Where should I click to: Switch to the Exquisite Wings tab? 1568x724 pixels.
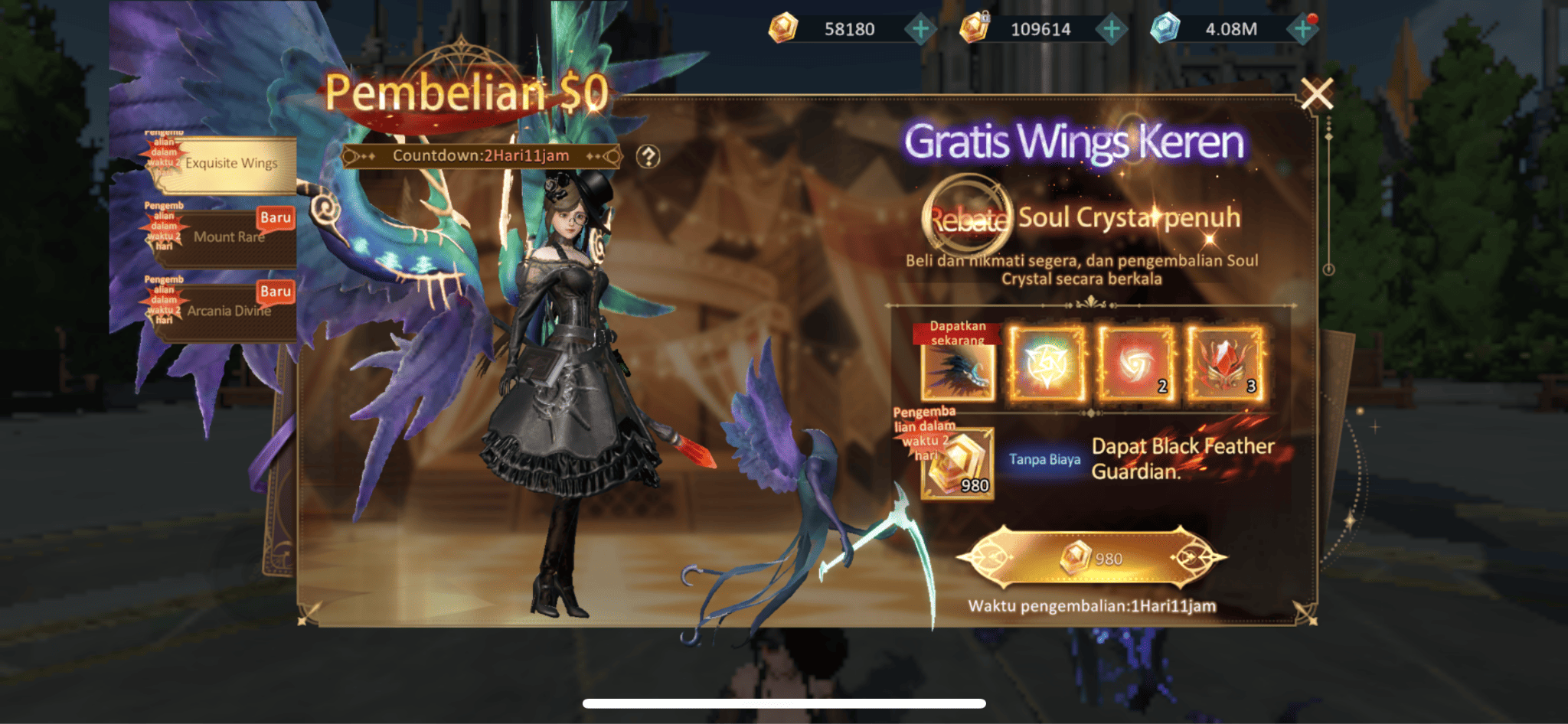pyautogui.click(x=230, y=164)
